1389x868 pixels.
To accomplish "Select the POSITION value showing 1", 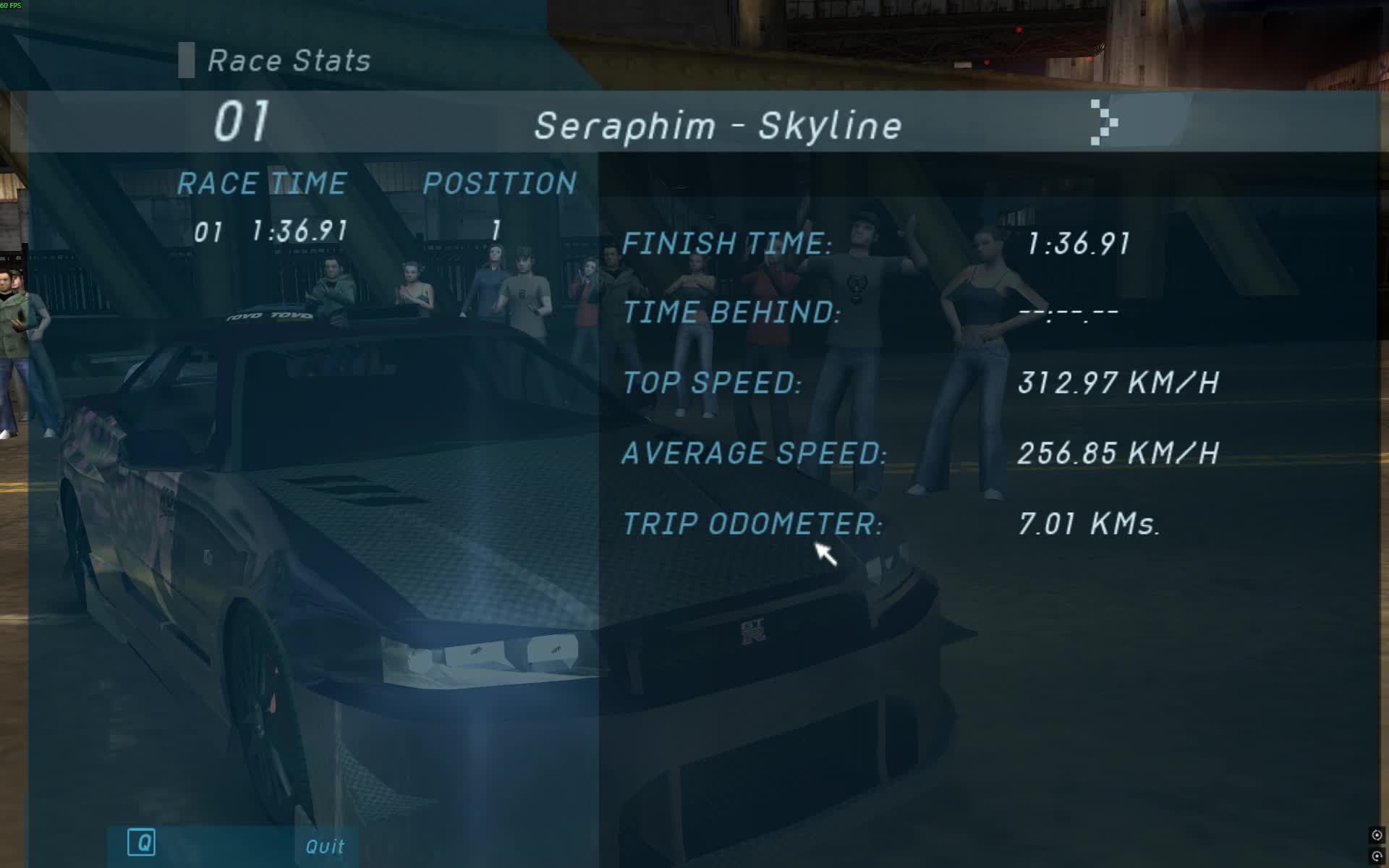I will (496, 230).
